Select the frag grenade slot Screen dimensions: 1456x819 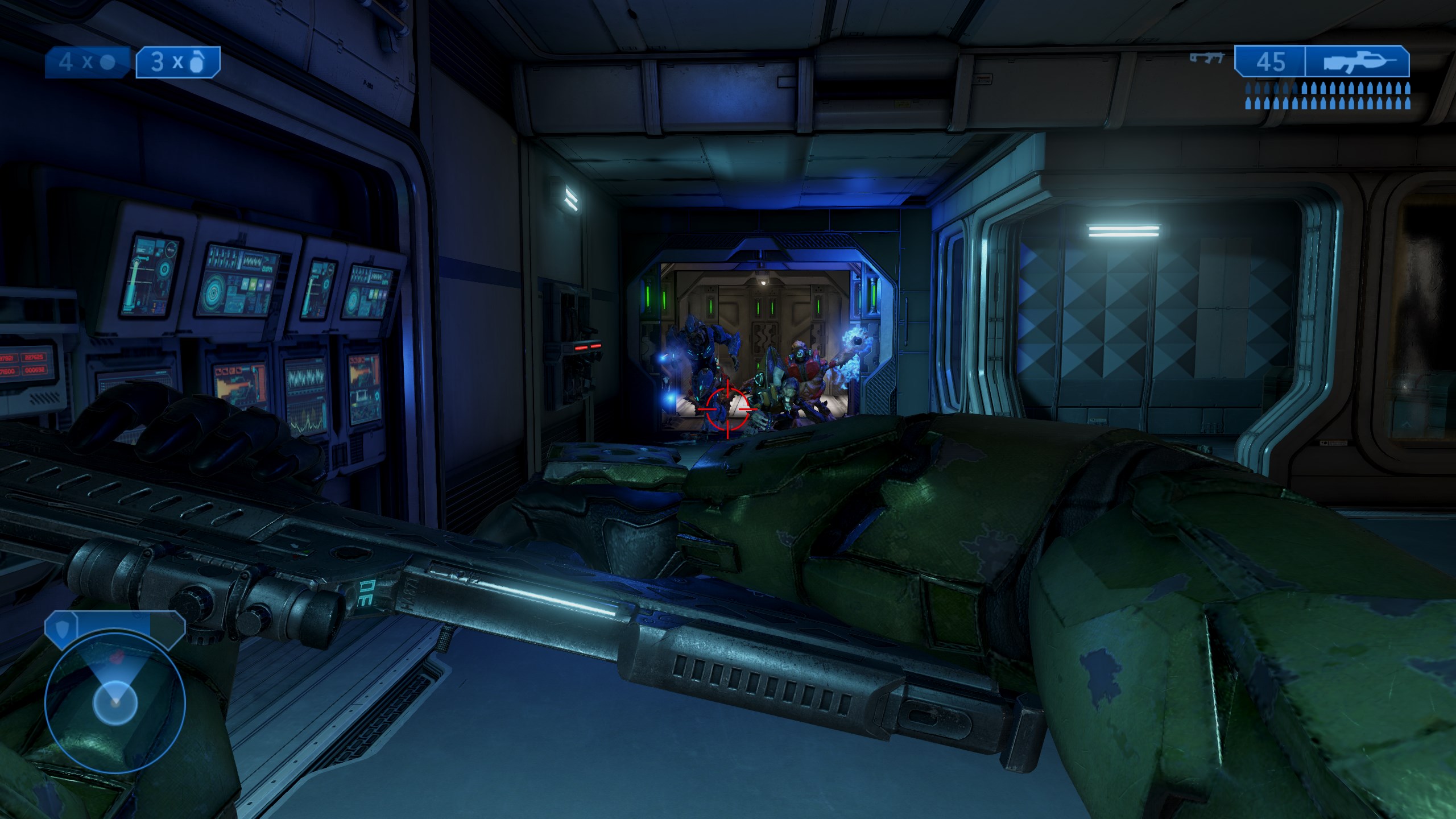point(178,62)
